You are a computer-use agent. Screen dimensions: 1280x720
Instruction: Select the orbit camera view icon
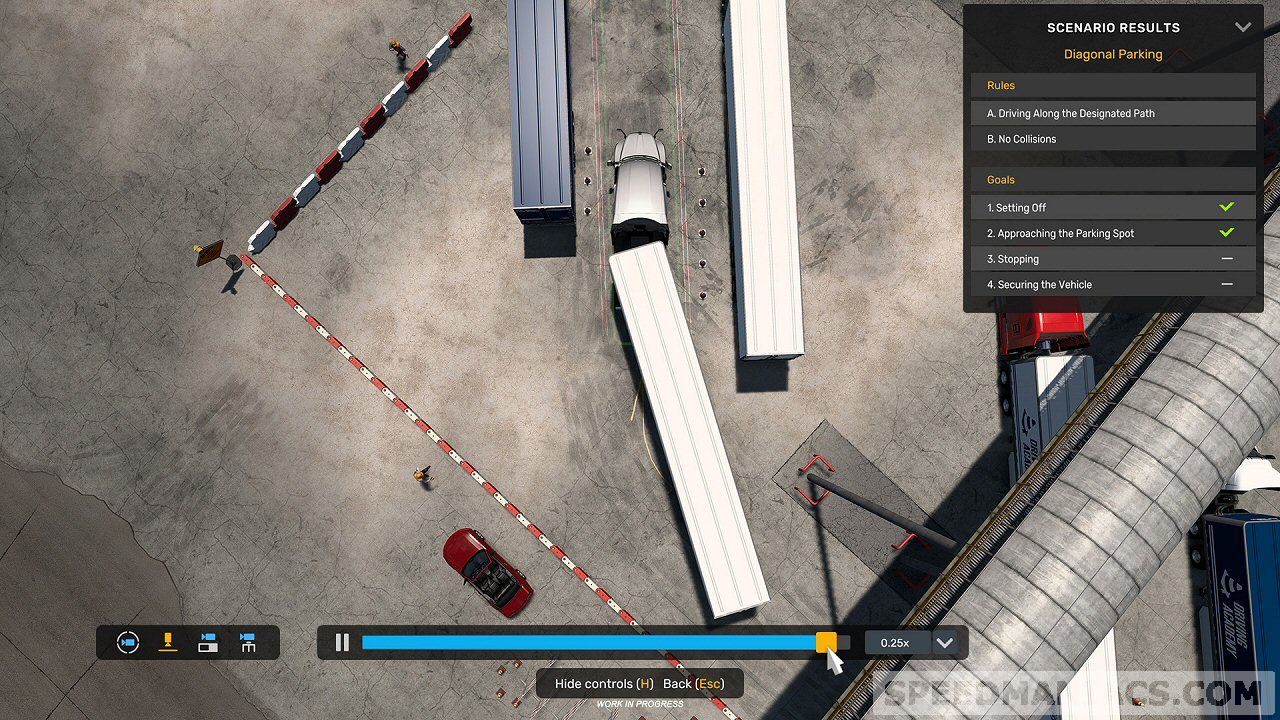tap(128, 642)
